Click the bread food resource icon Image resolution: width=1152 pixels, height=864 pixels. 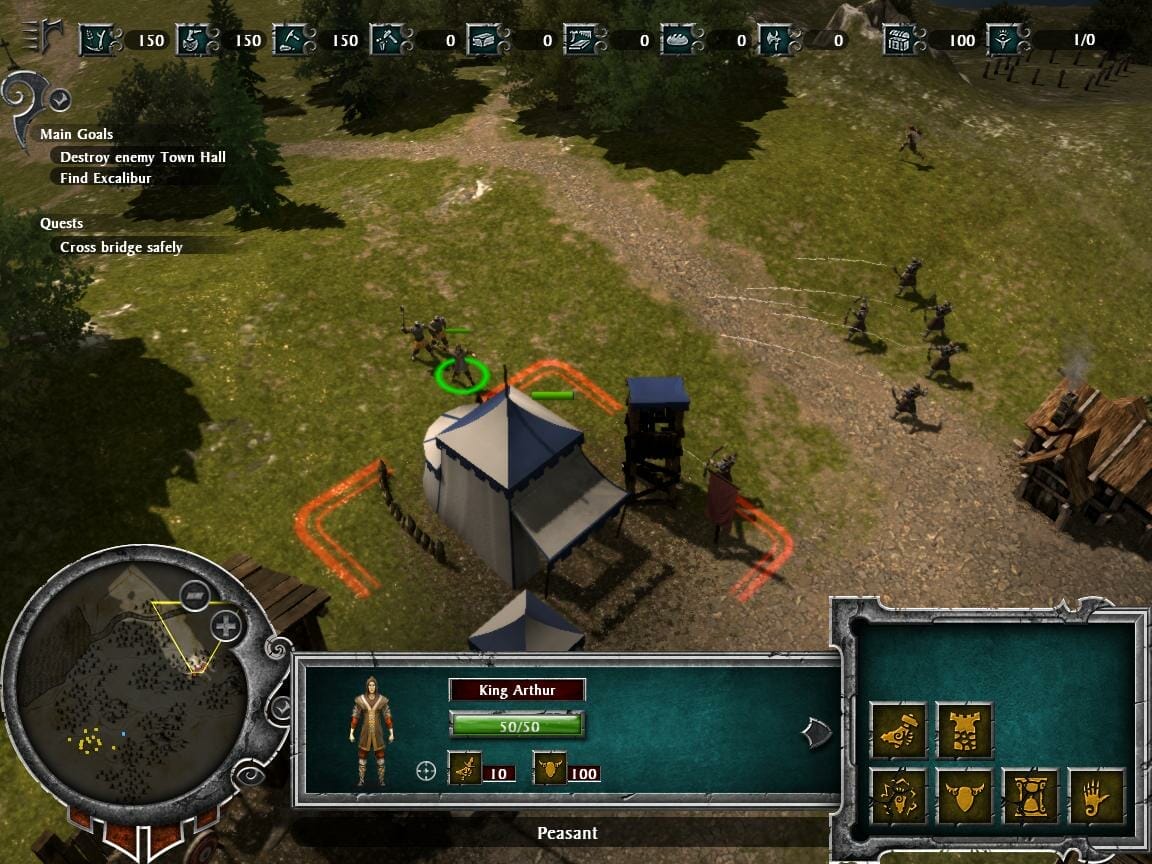coord(677,40)
